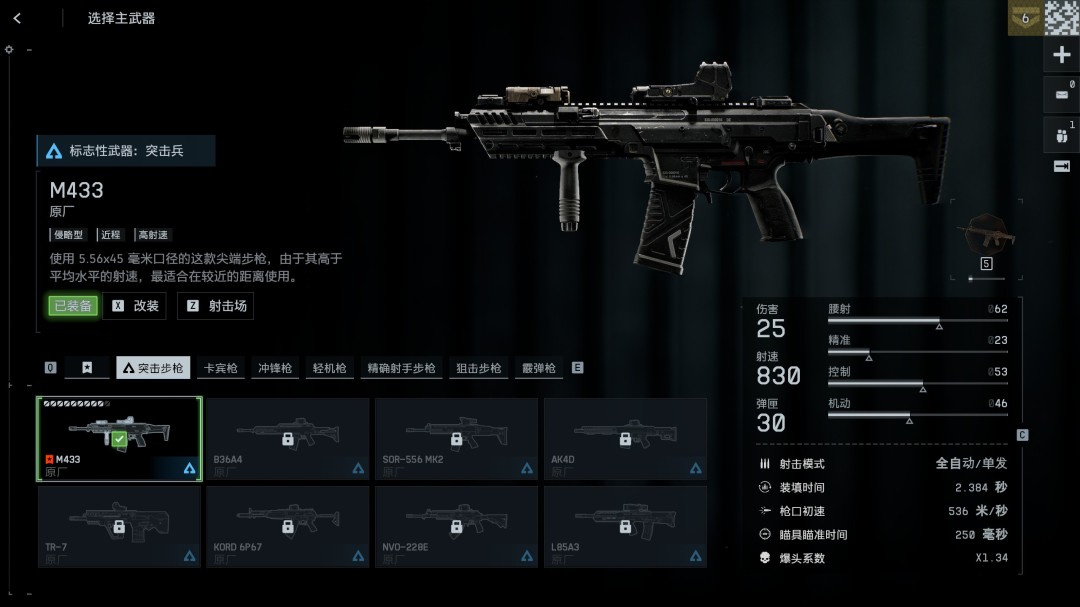Go back using the top-left arrow
The height and width of the screenshot is (607, 1080).
click(17, 18)
